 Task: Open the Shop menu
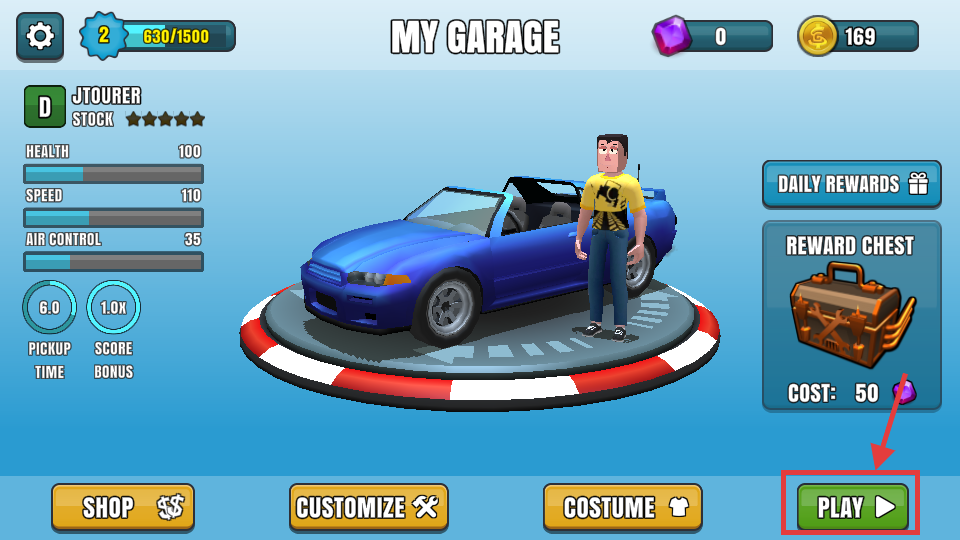(x=123, y=507)
